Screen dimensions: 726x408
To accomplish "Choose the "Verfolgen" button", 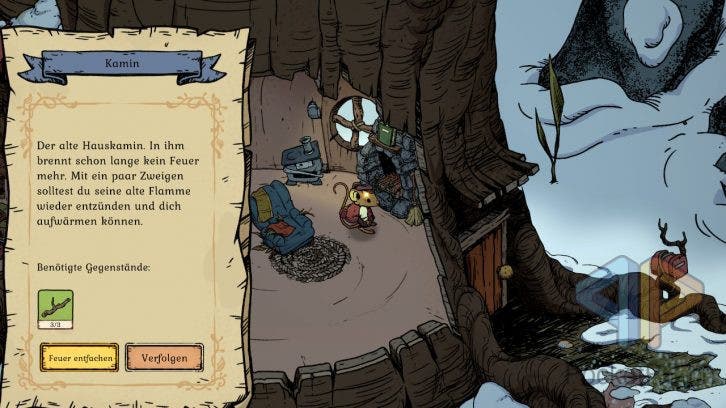I will point(164,357).
